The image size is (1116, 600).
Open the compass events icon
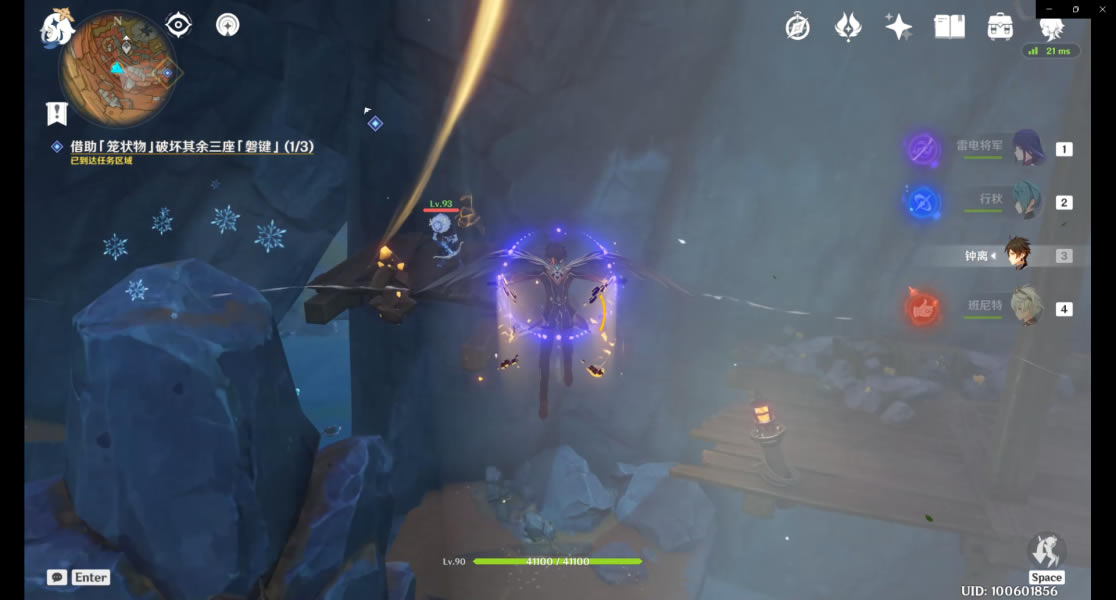(x=797, y=27)
